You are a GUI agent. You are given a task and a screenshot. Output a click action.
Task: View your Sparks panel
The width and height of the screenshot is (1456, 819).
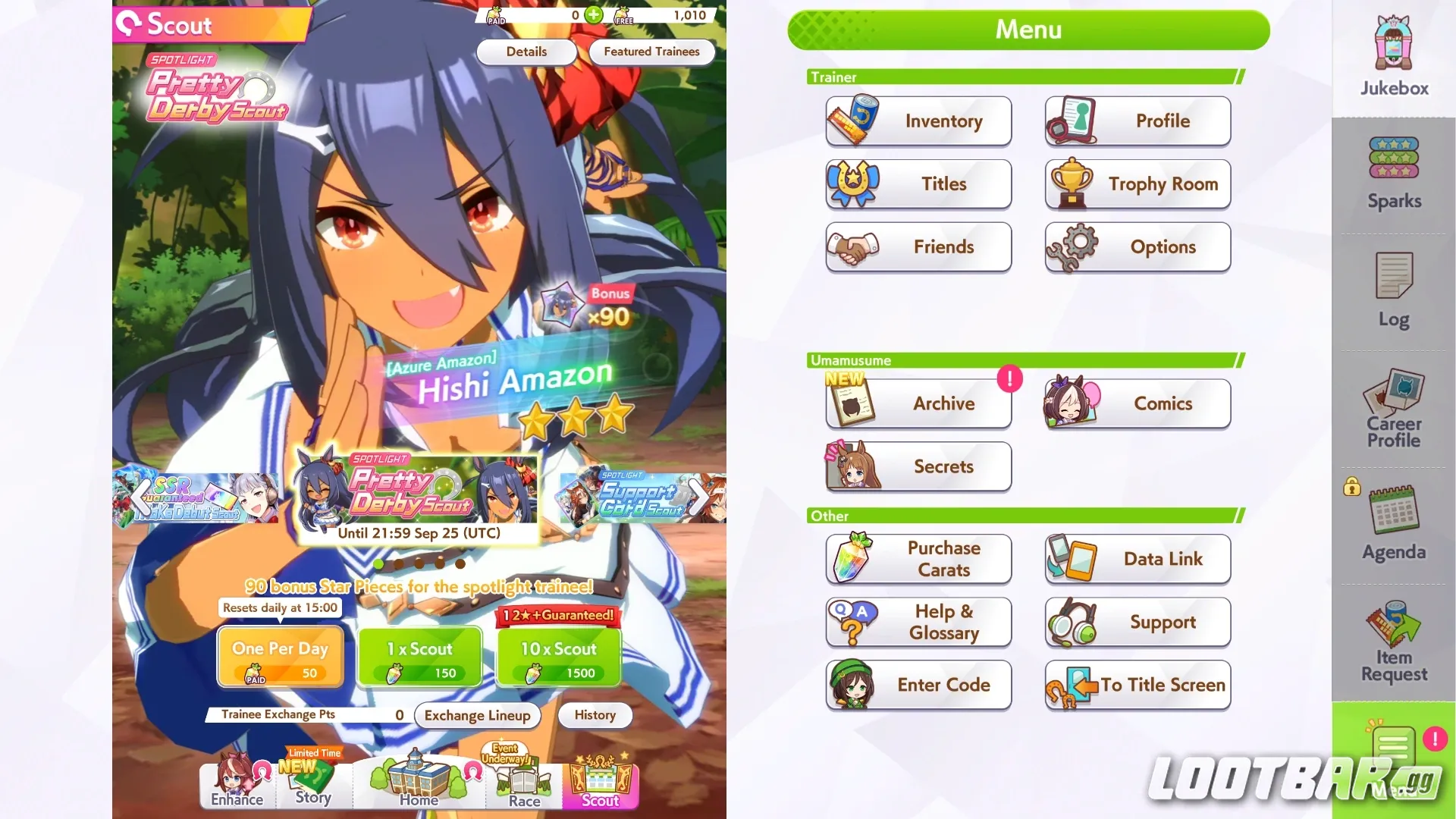click(1392, 171)
